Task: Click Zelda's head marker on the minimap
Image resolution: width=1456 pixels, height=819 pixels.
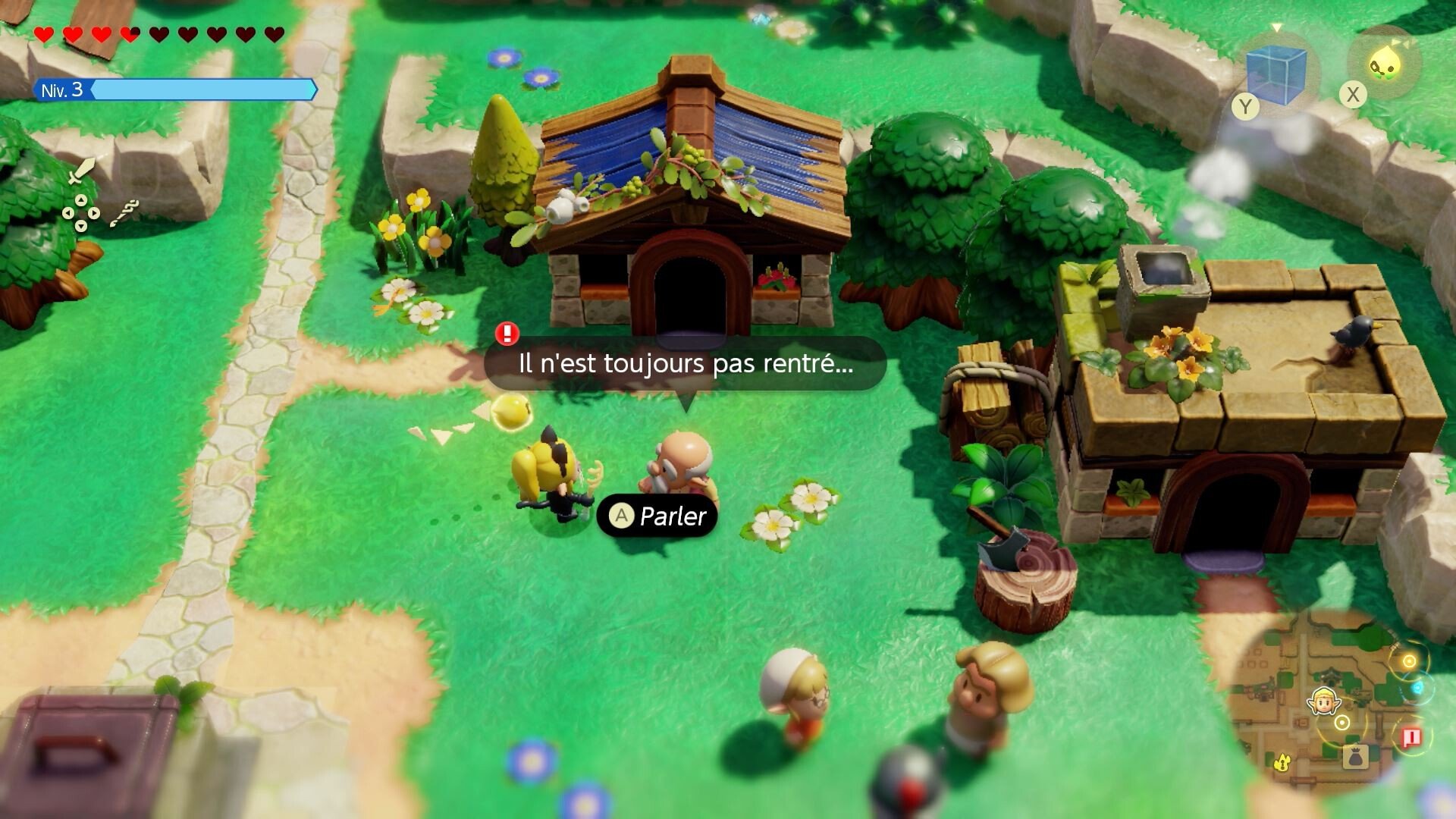Action: [x=1323, y=701]
